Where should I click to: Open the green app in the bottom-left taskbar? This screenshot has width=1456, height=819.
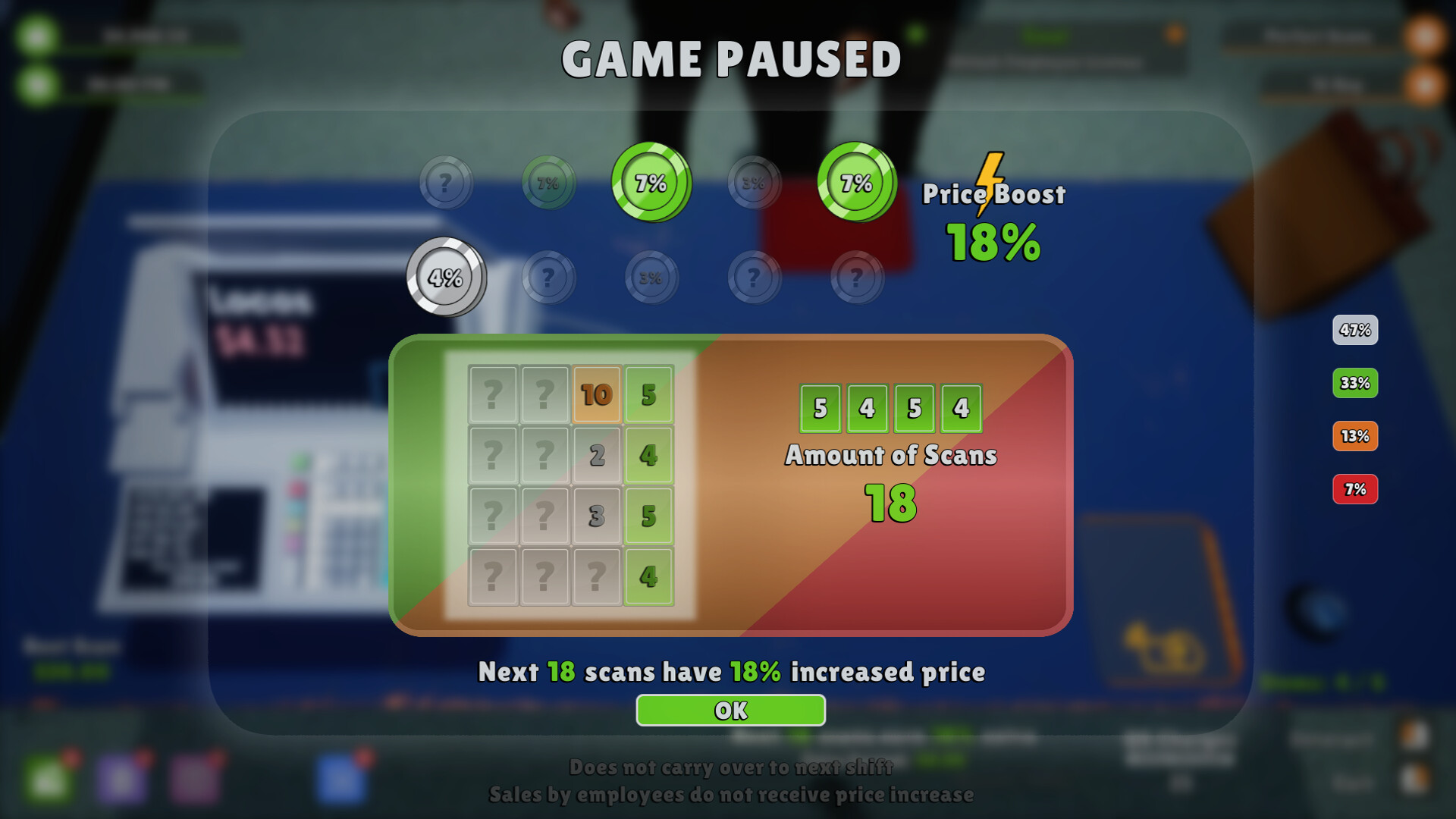click(x=49, y=775)
